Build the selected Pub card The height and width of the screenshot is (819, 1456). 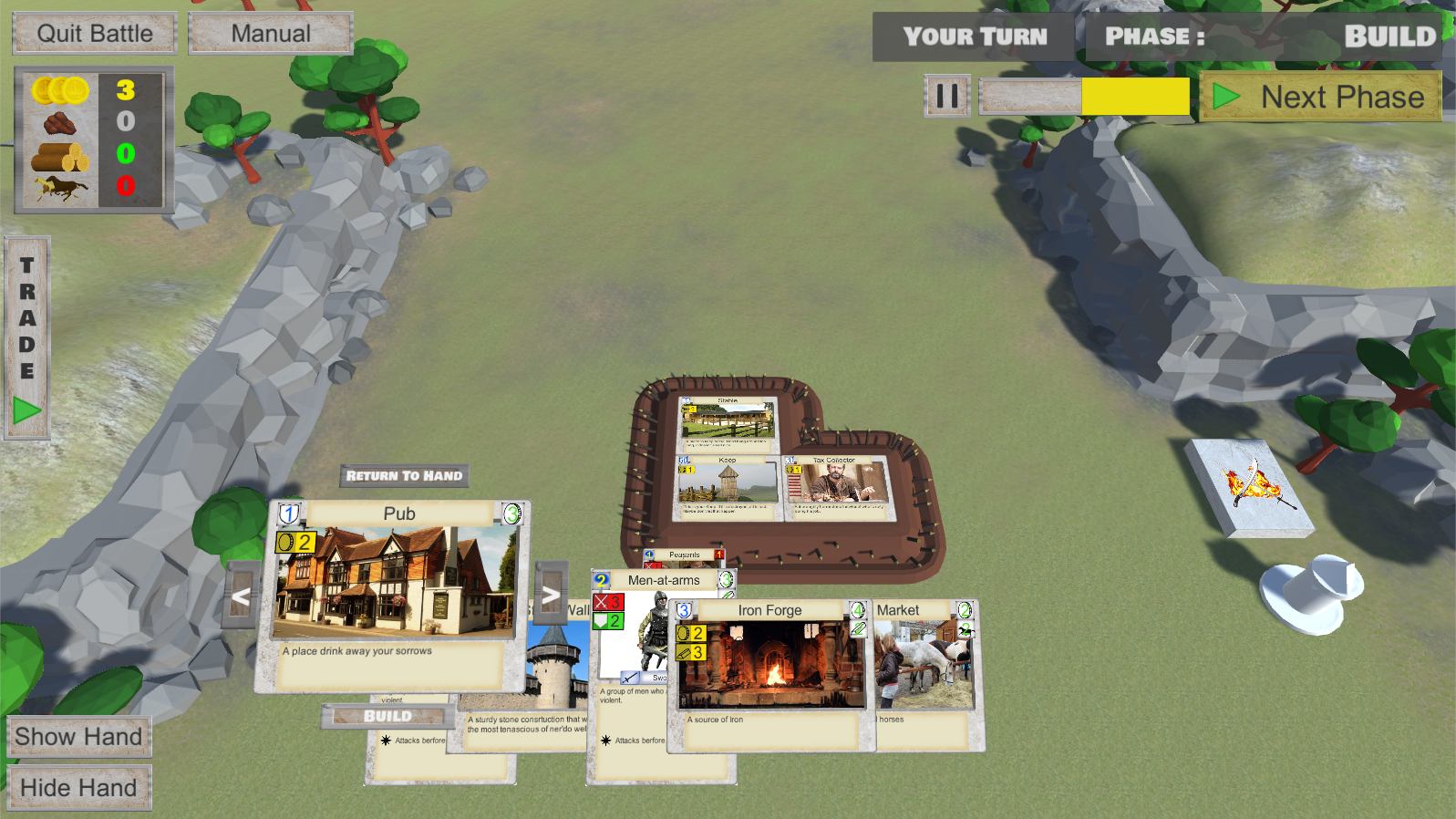(387, 716)
